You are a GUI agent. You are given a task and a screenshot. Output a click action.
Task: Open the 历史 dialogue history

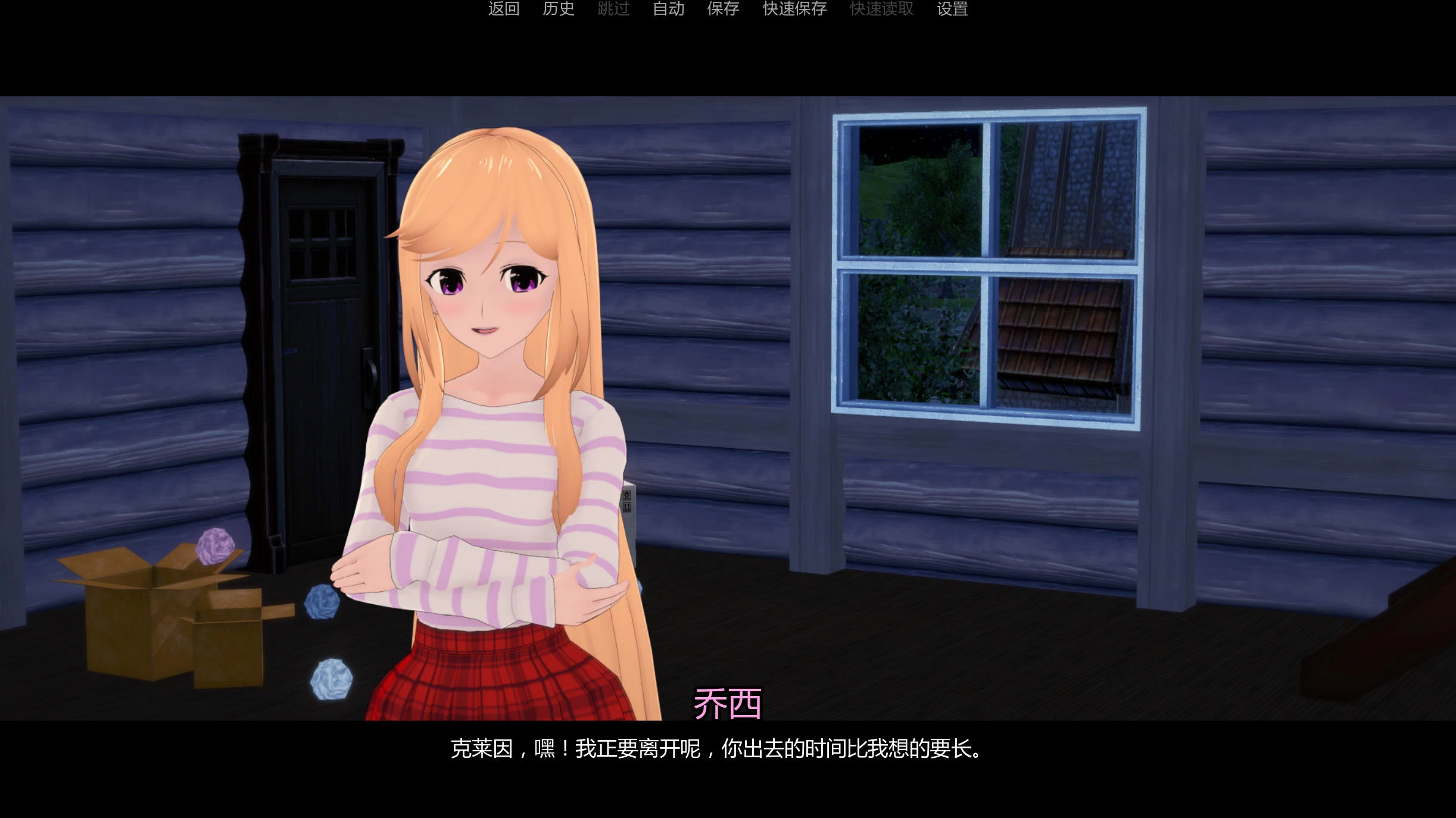point(559,10)
